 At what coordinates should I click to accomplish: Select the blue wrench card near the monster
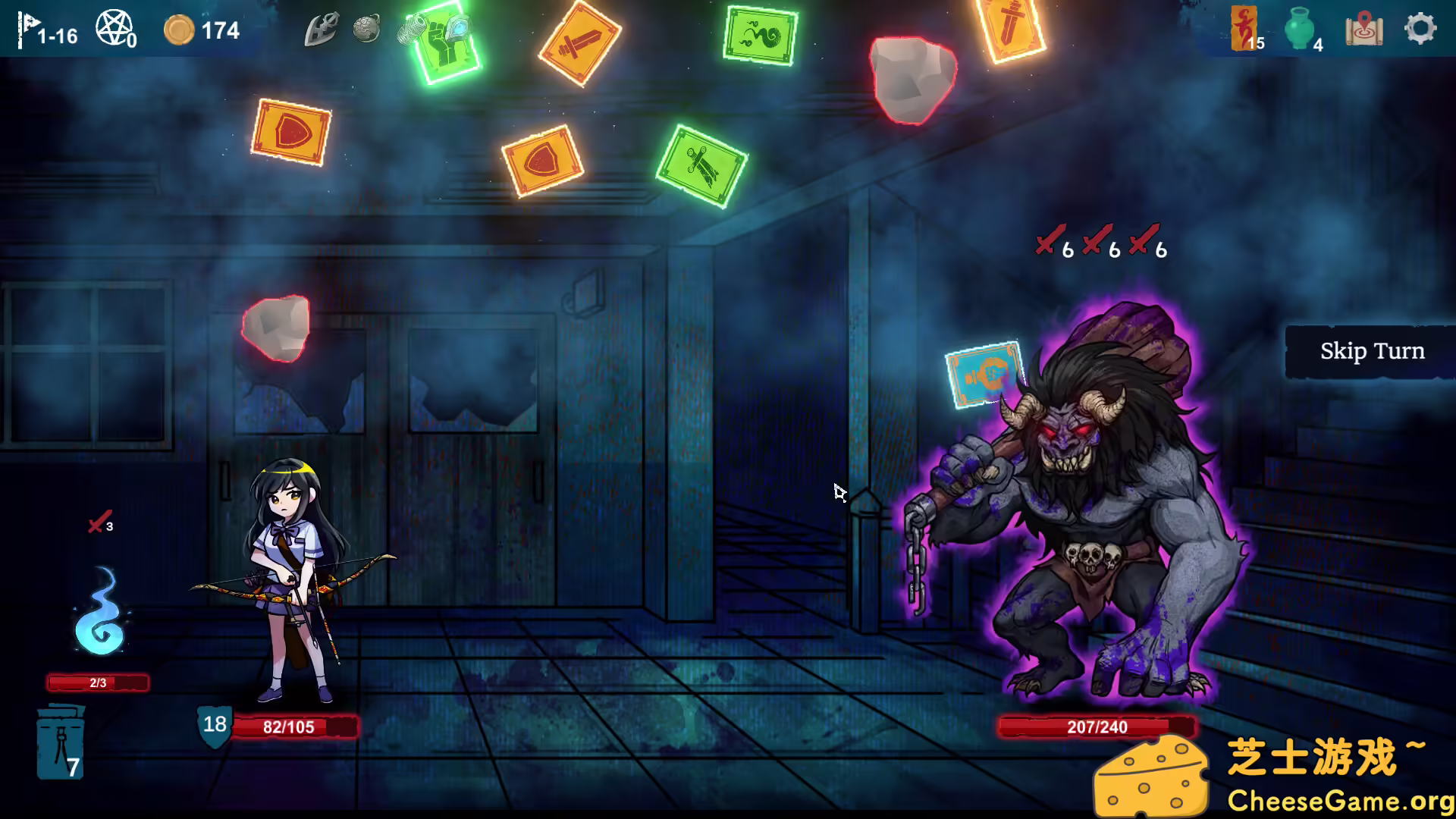982,375
